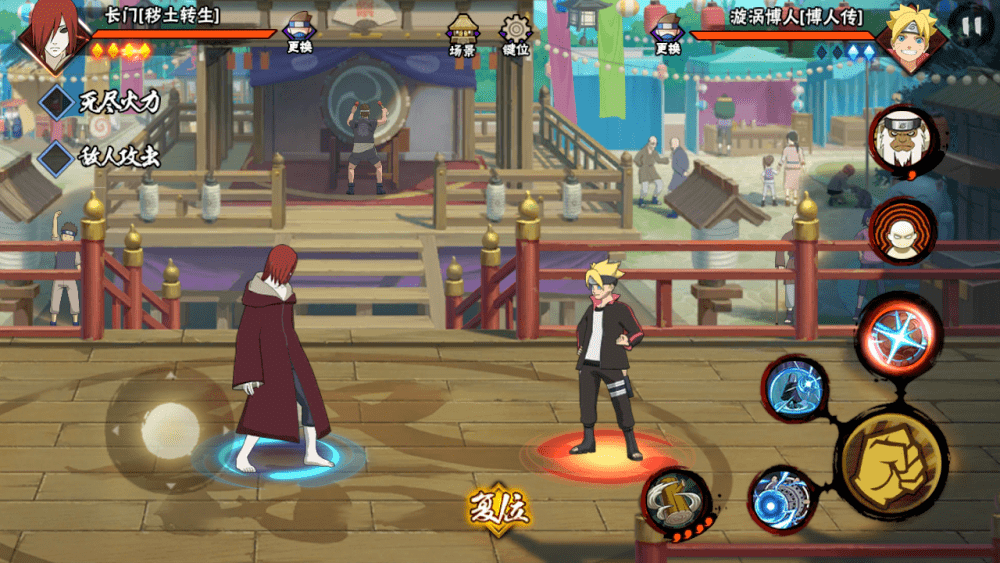Tap the virtual joystick knob
This screenshot has height=563, width=1000.
click(x=170, y=427)
